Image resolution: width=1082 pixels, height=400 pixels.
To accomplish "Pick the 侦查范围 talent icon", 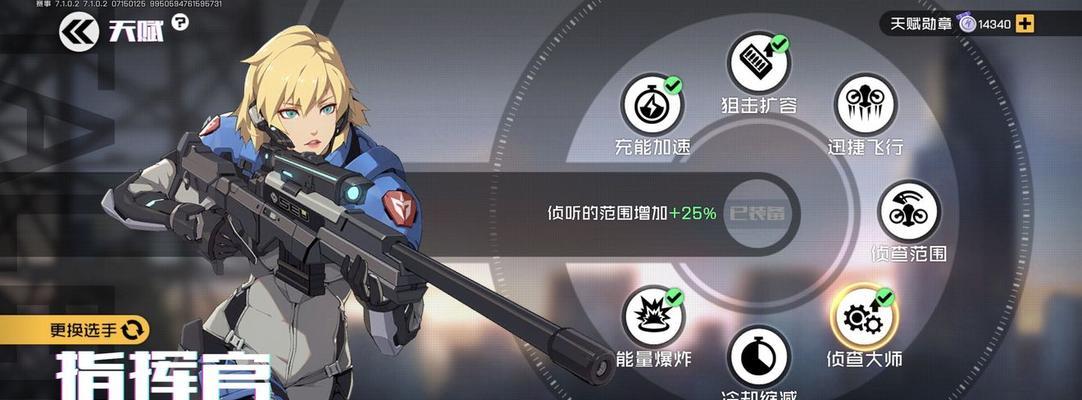I will tap(908, 211).
